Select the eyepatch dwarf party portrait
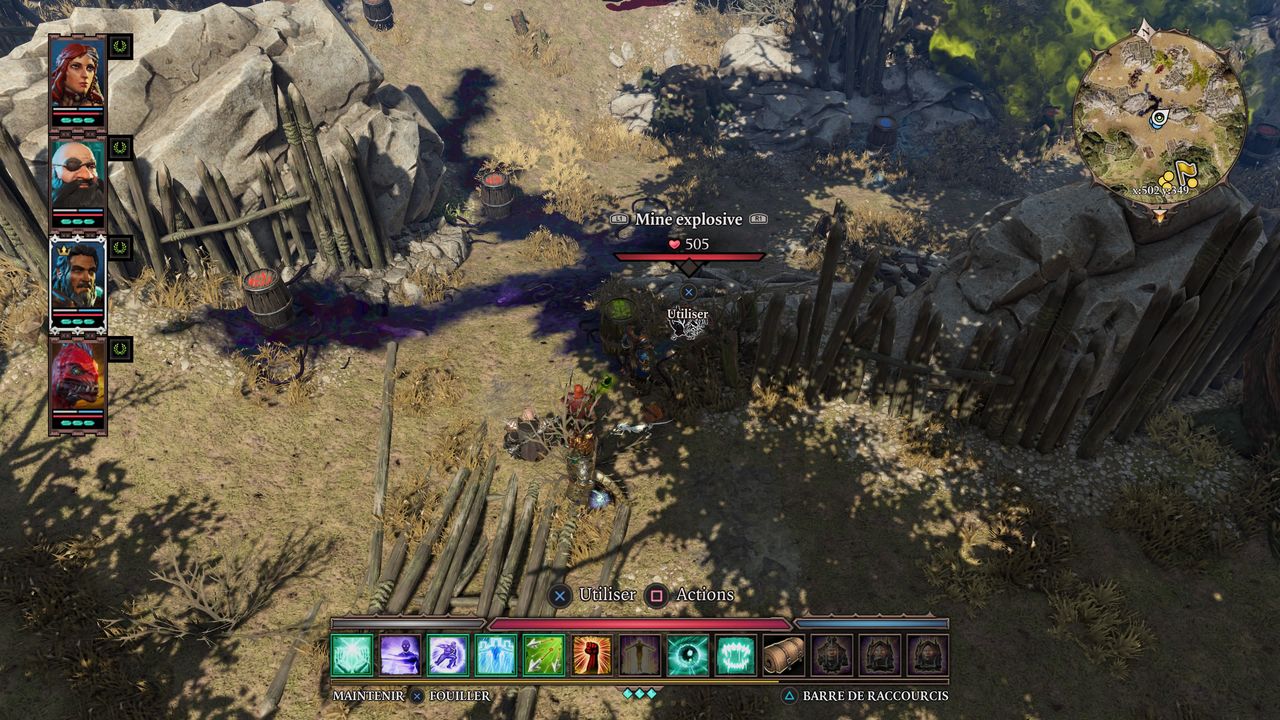This screenshot has height=720, width=1280. click(x=77, y=175)
